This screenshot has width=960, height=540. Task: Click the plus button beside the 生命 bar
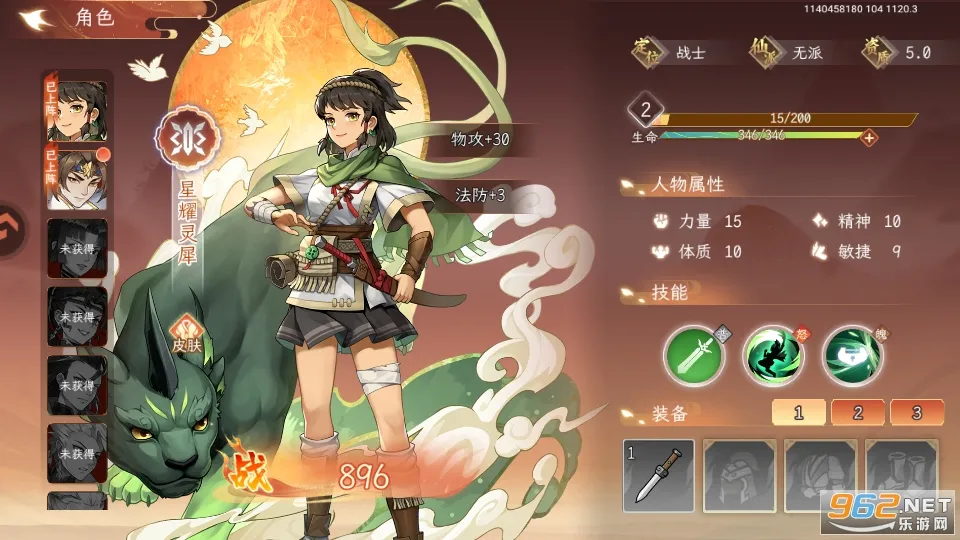coord(869,137)
